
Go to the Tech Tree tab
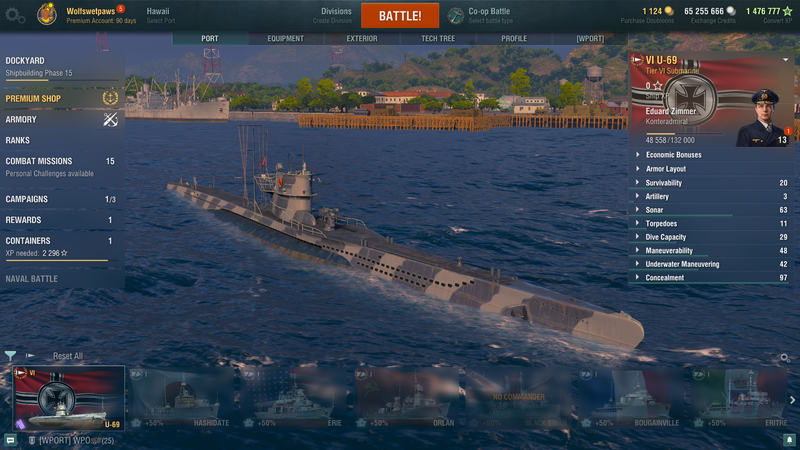tap(437, 39)
